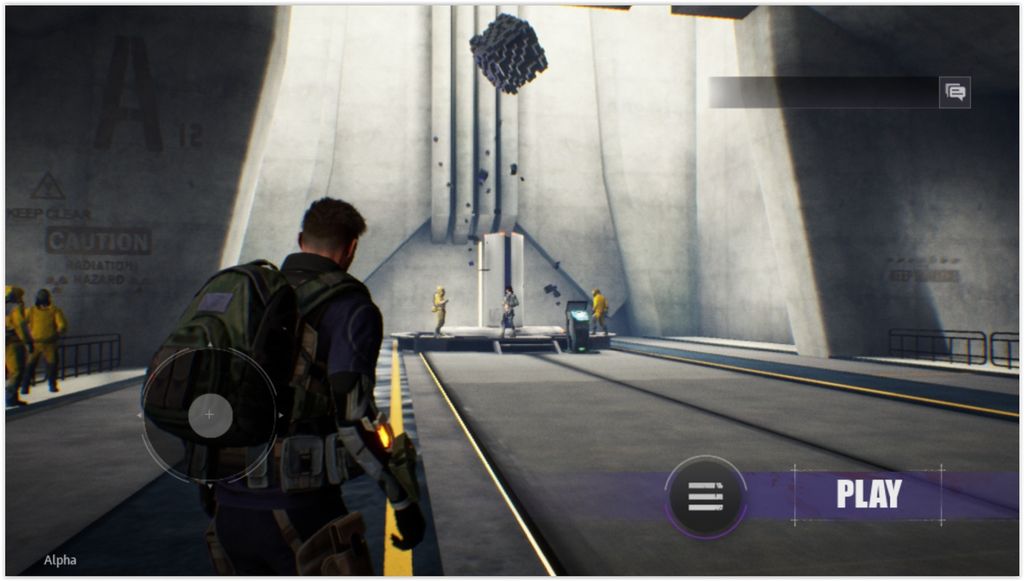
Task: Tap the virtual movement joystick
Action: [209, 414]
